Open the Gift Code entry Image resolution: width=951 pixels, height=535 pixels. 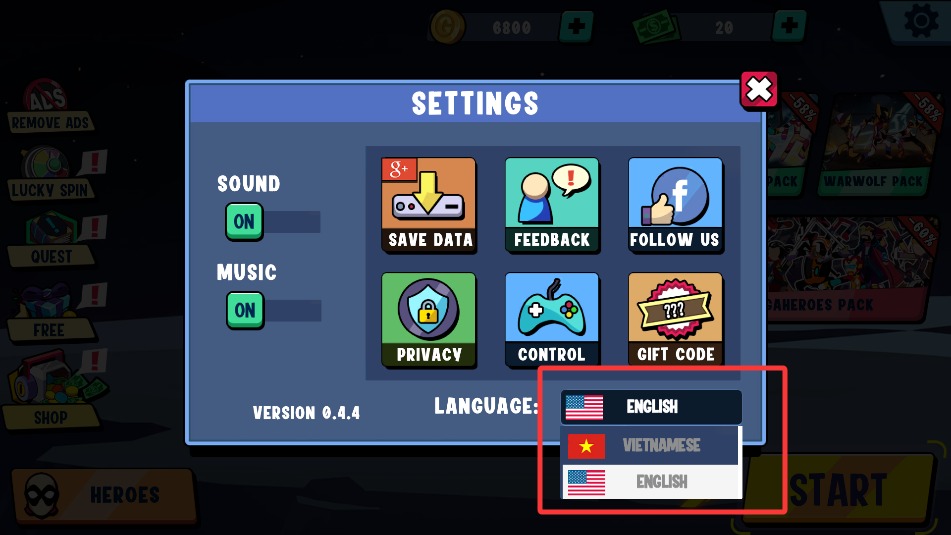[675, 319]
